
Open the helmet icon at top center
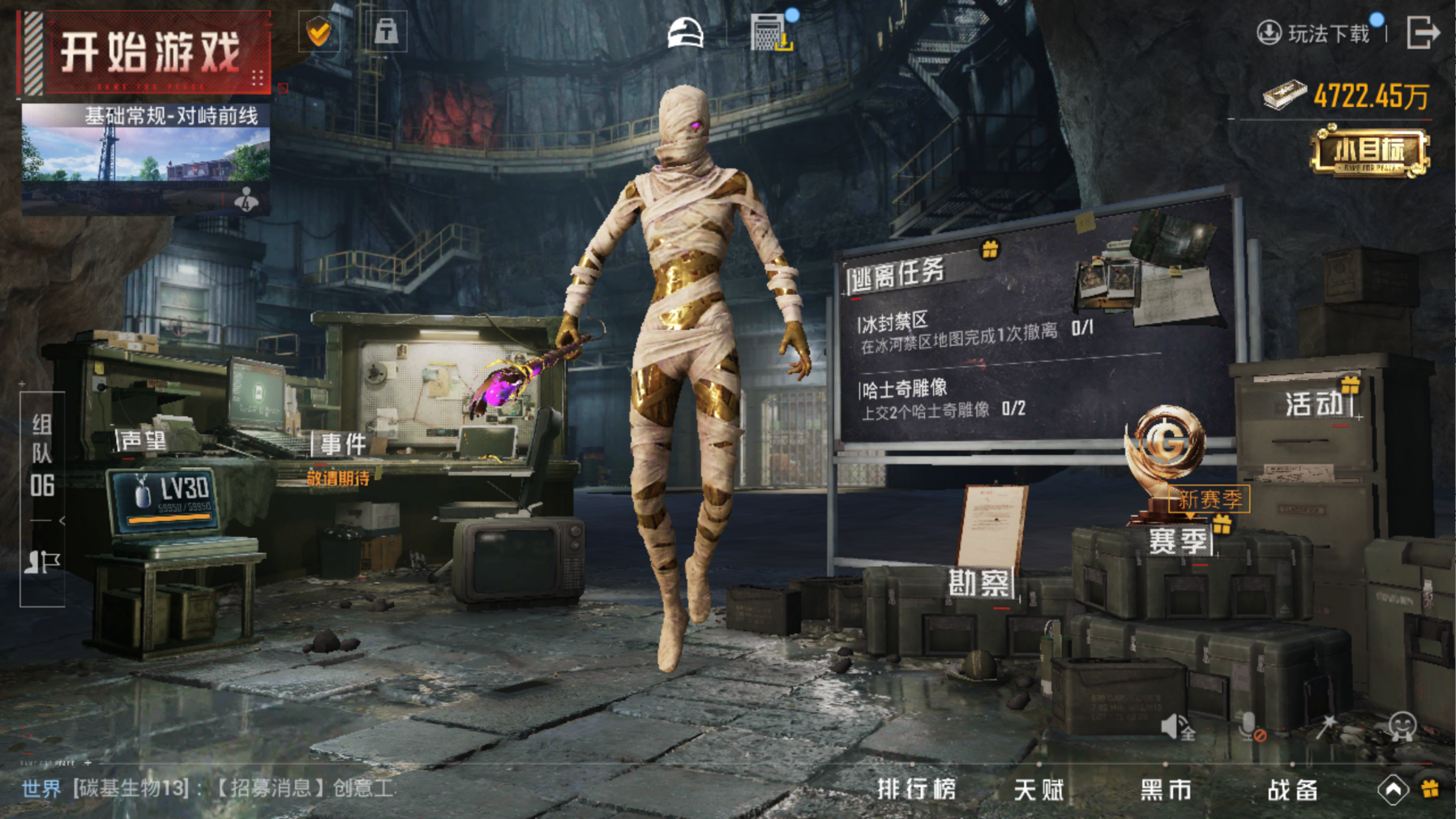(x=685, y=34)
